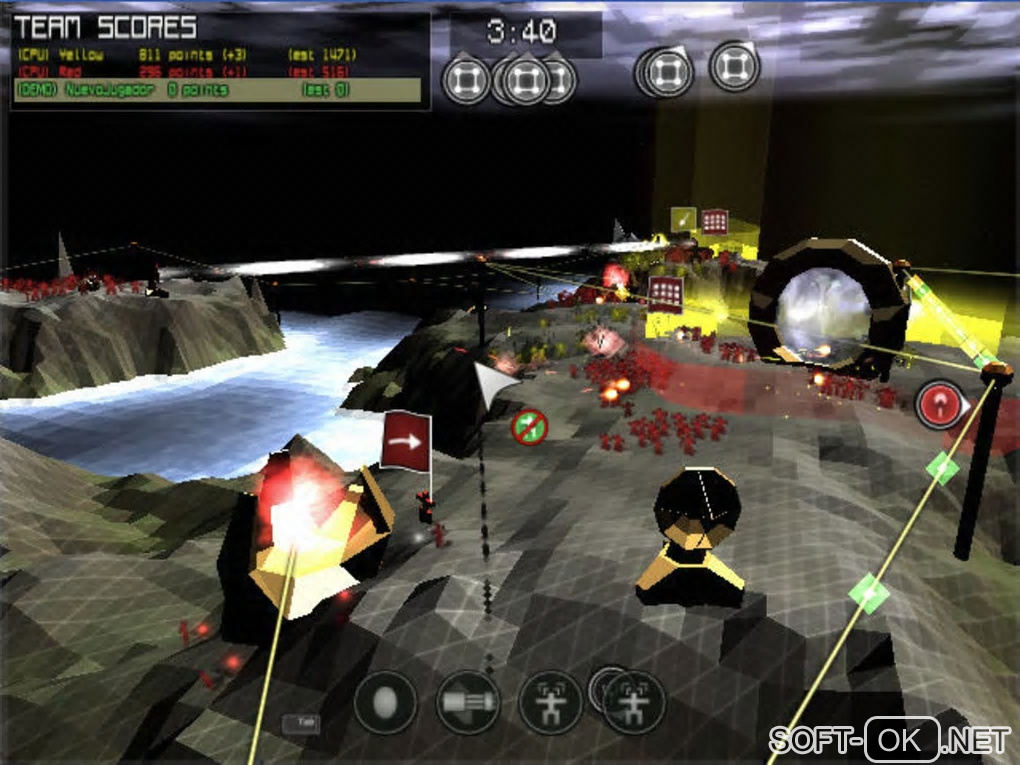Click the red circular arrow marker

click(x=940, y=405)
